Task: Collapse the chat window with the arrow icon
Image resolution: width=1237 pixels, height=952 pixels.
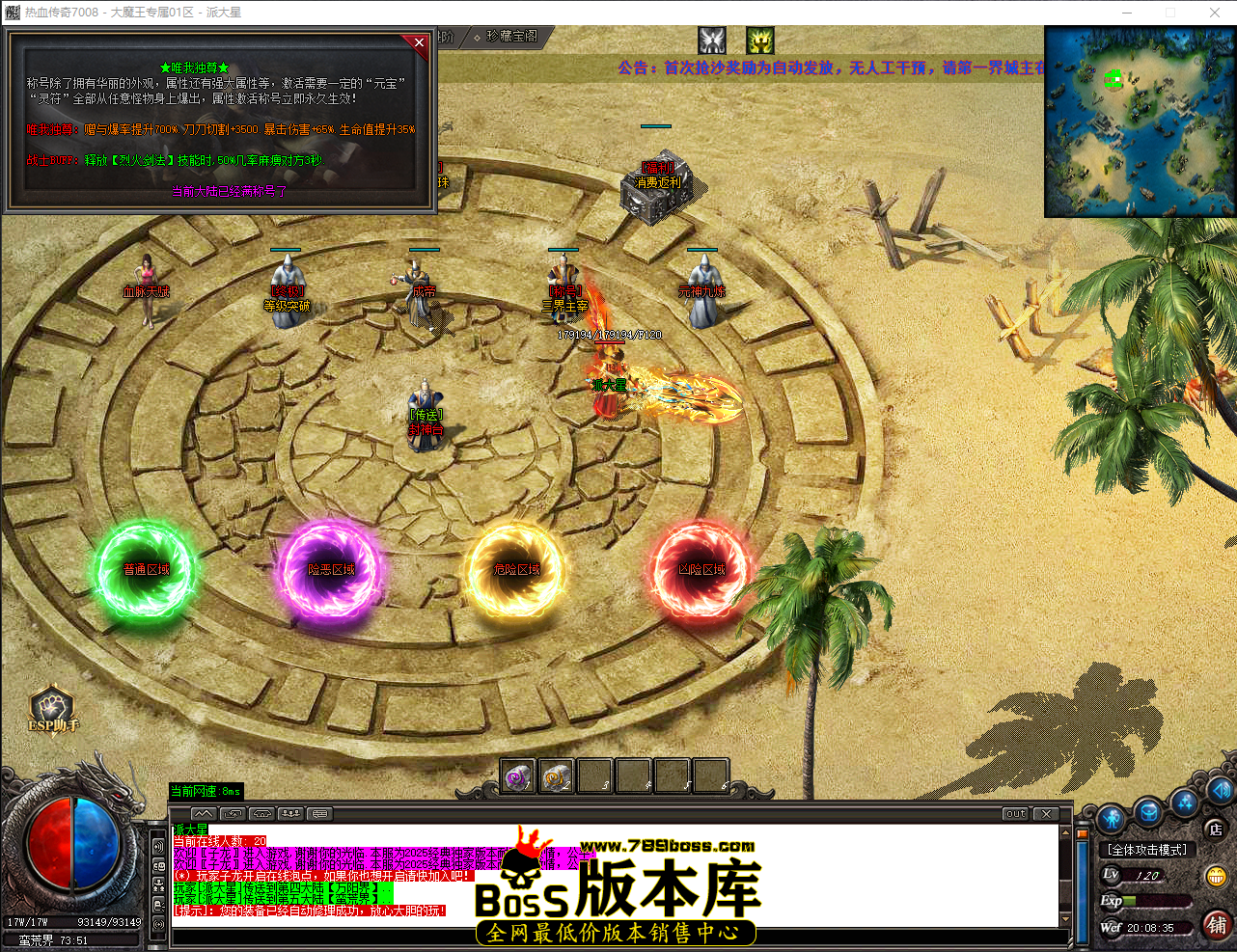Action: (203, 813)
